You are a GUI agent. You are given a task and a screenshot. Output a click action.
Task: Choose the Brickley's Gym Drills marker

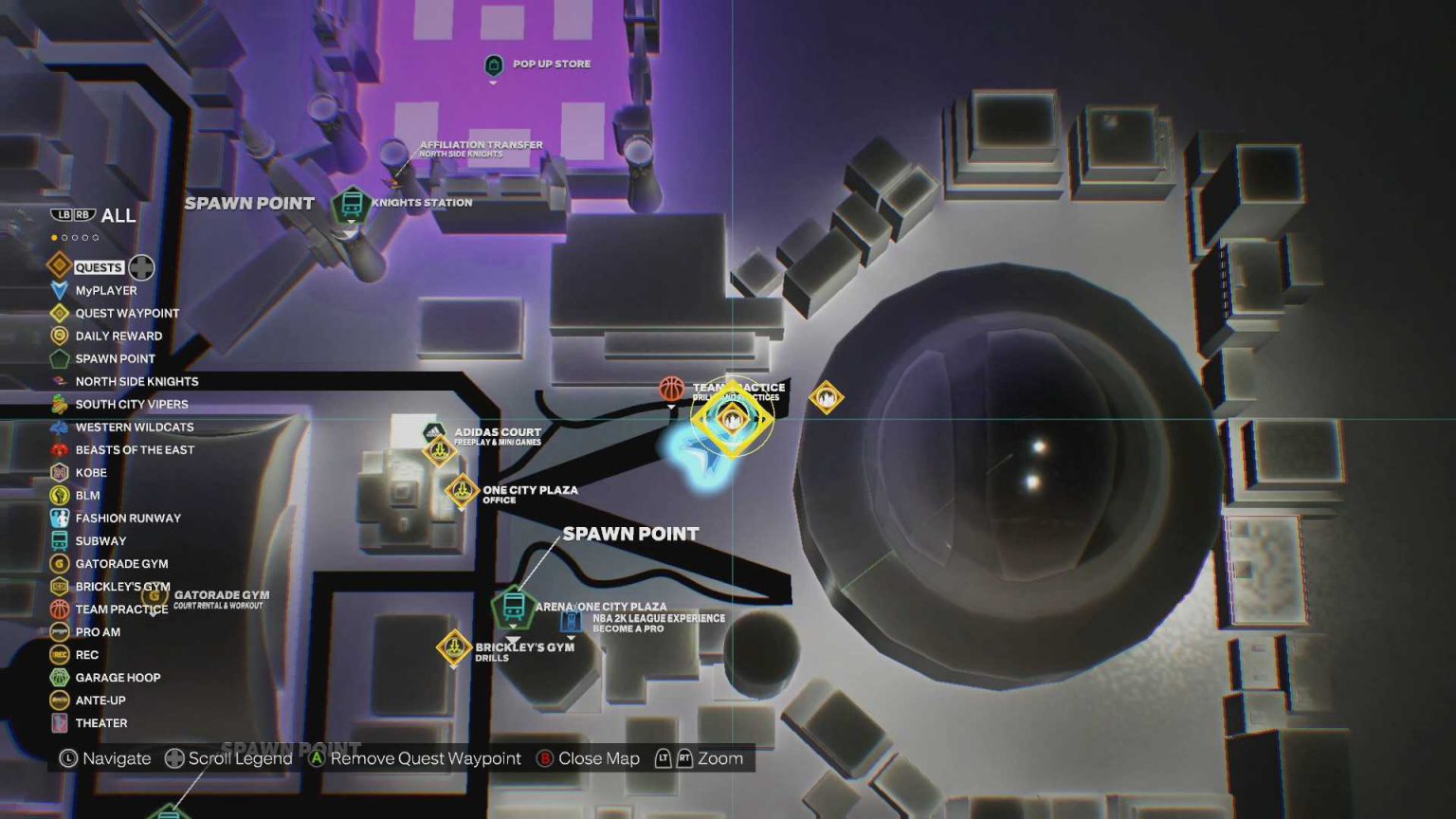click(454, 648)
